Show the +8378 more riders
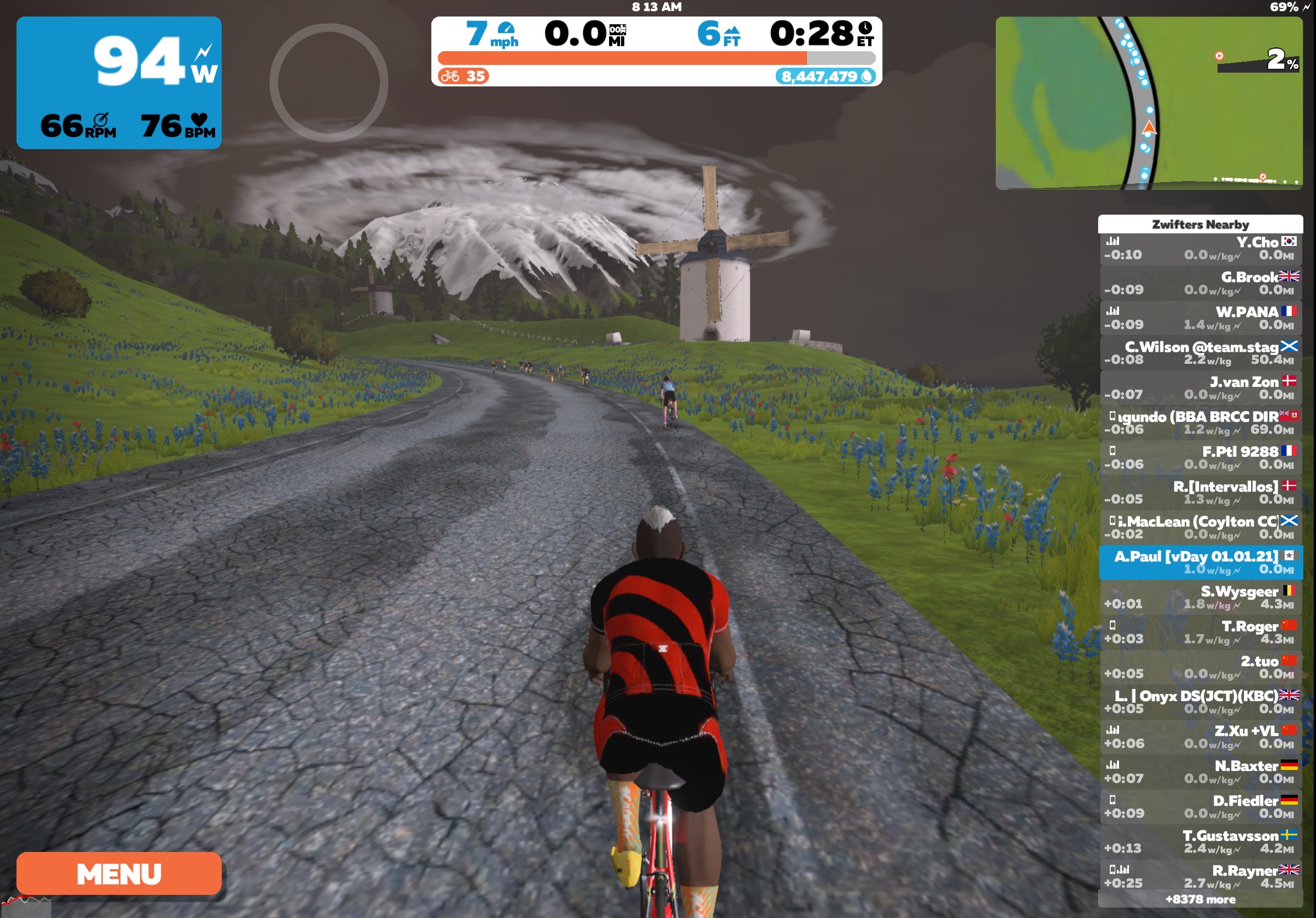This screenshot has width=1316, height=918. (x=1200, y=899)
